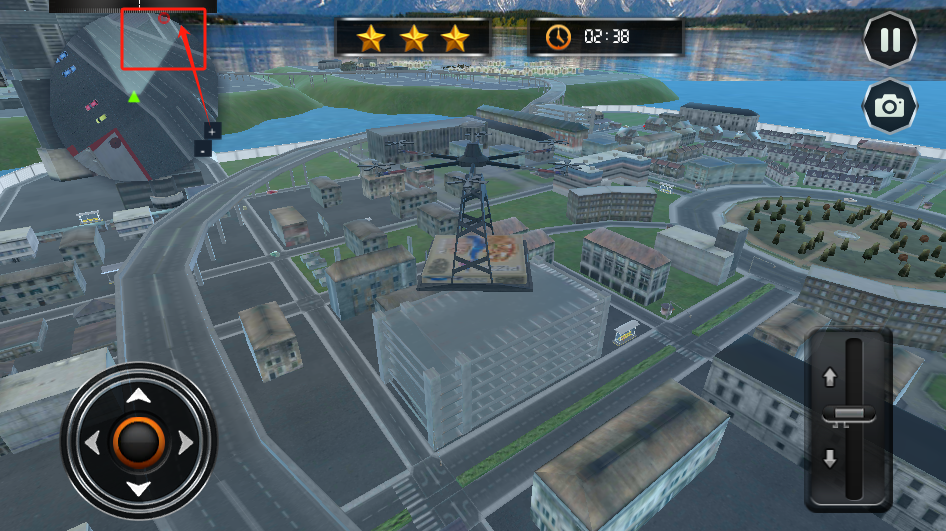The image size is (946, 531).
Task: Click the green triangle player marker on minimap
Action: click(x=134, y=97)
